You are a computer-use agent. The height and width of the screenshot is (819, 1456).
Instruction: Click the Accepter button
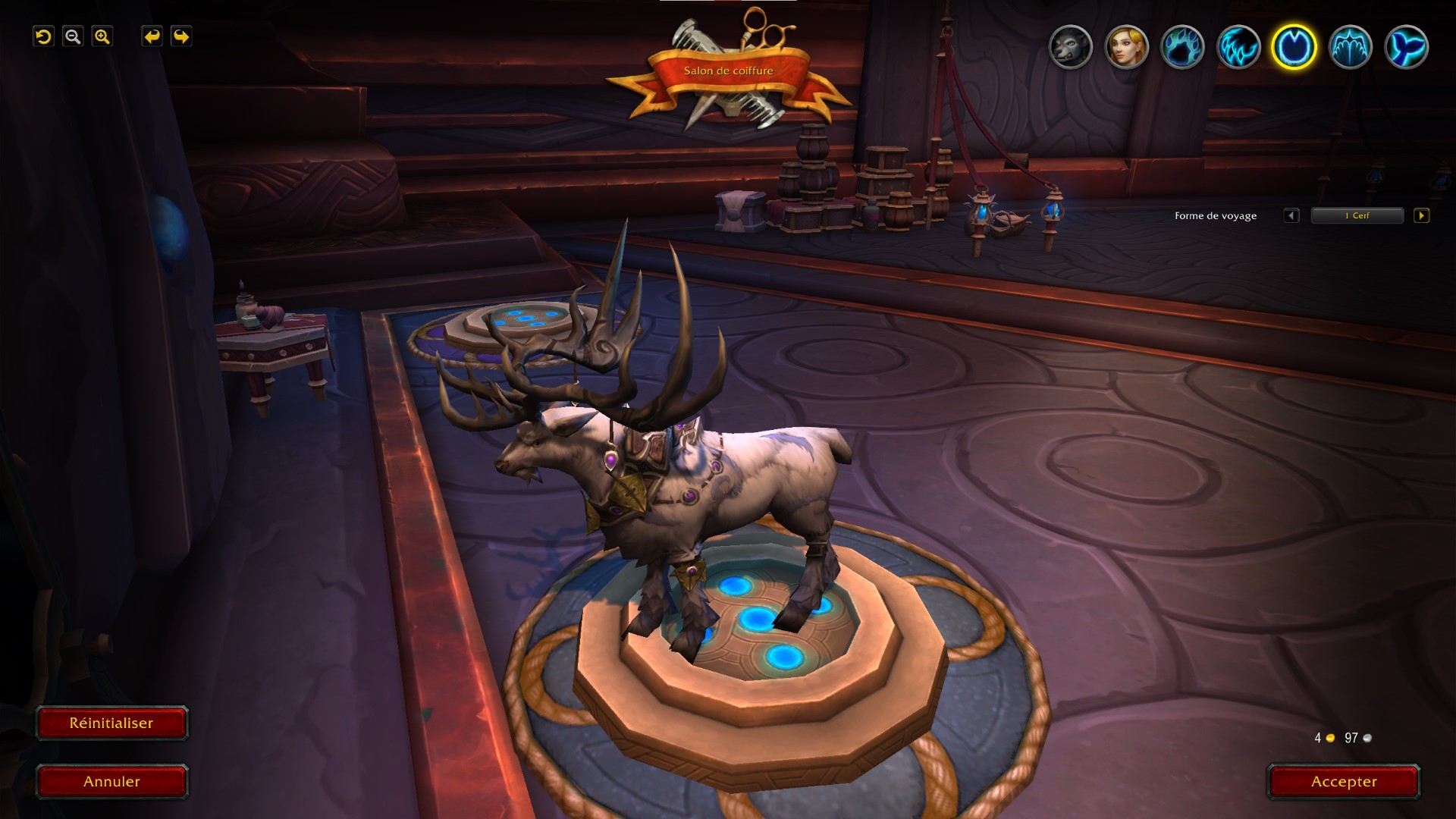click(x=1343, y=782)
